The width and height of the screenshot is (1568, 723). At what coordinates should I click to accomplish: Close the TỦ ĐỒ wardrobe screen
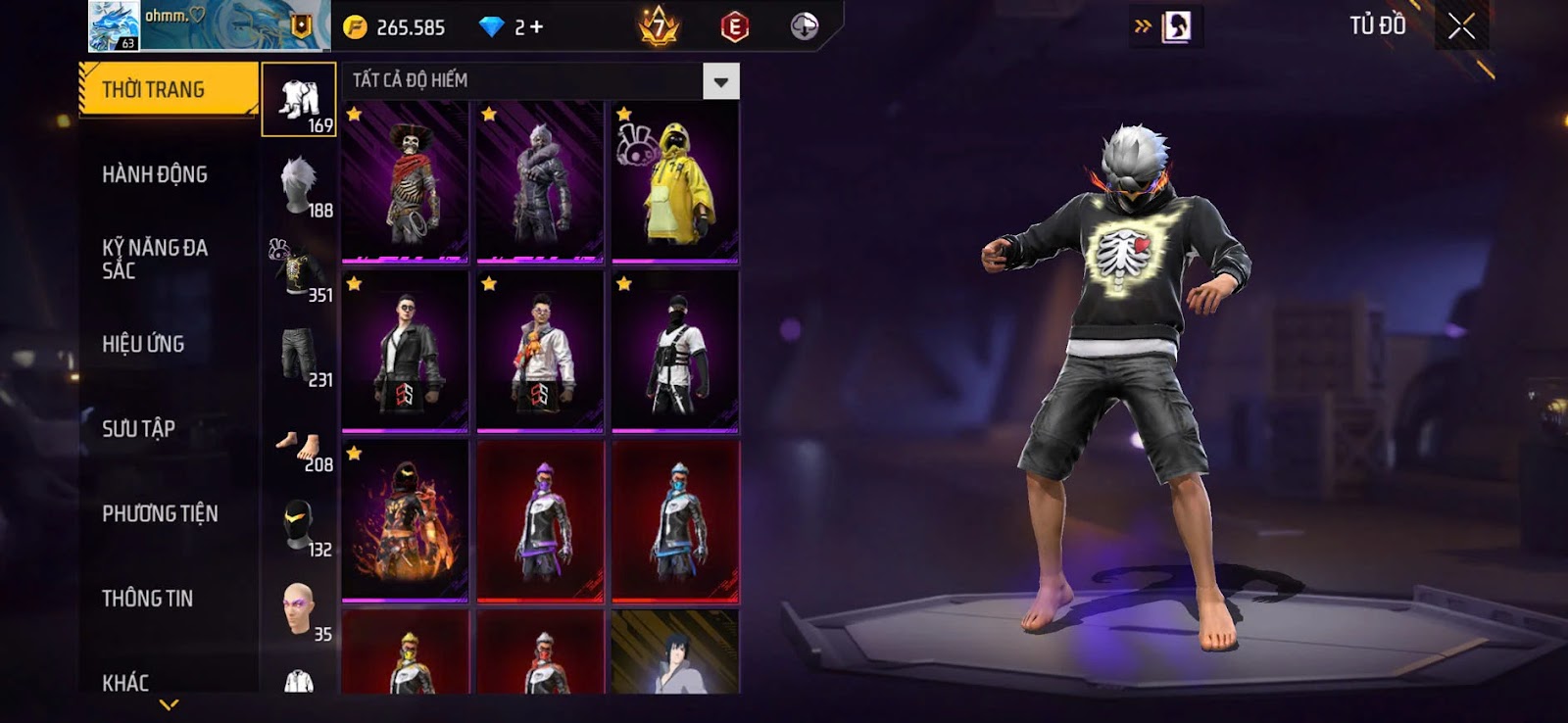(1461, 26)
